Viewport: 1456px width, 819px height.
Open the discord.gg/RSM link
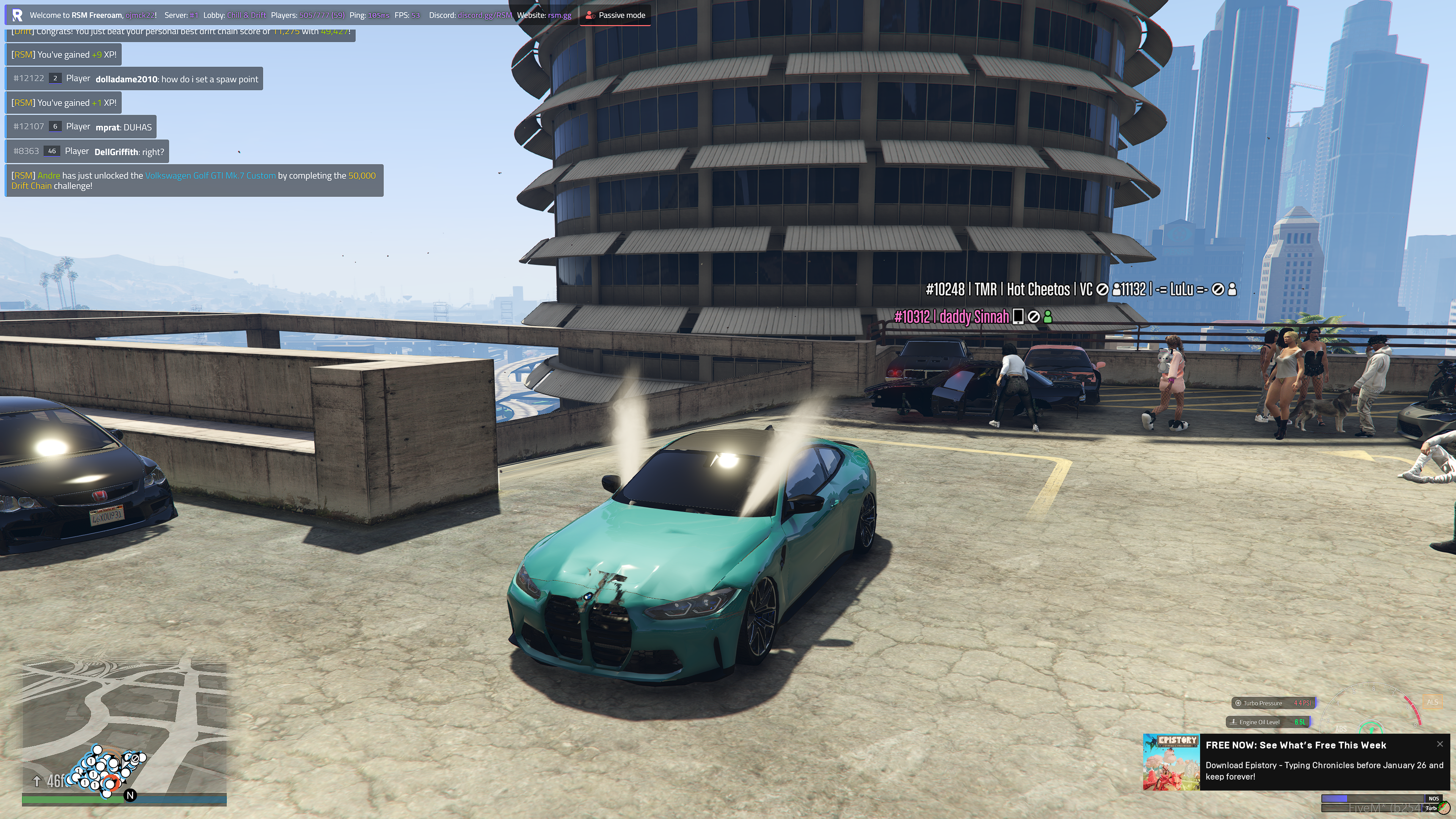click(x=485, y=15)
